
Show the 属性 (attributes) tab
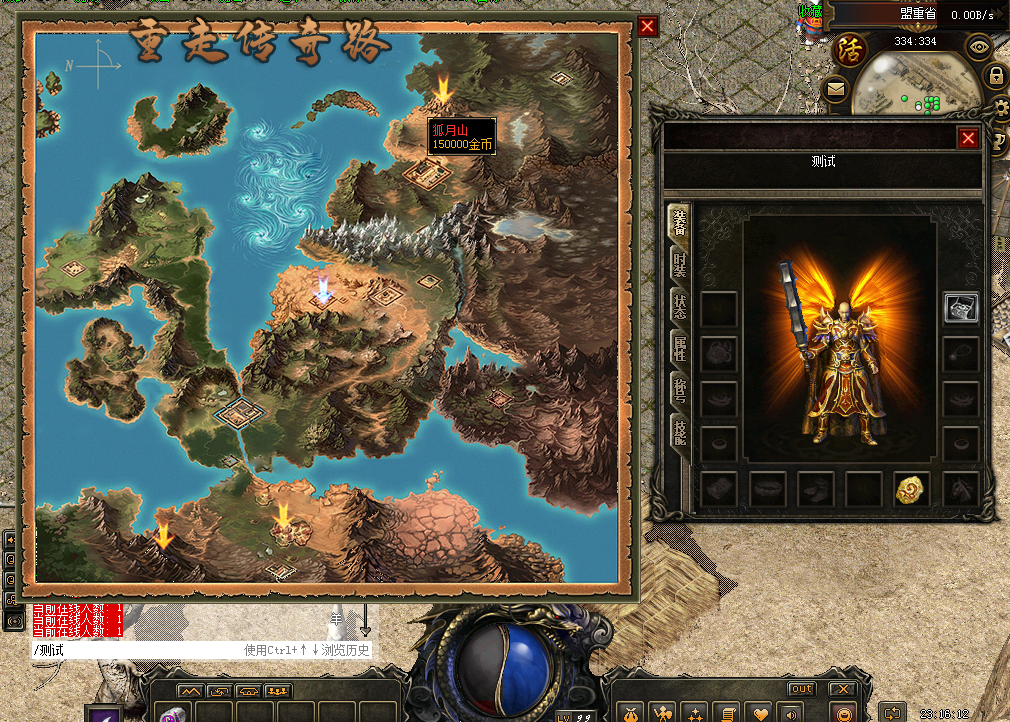[679, 348]
